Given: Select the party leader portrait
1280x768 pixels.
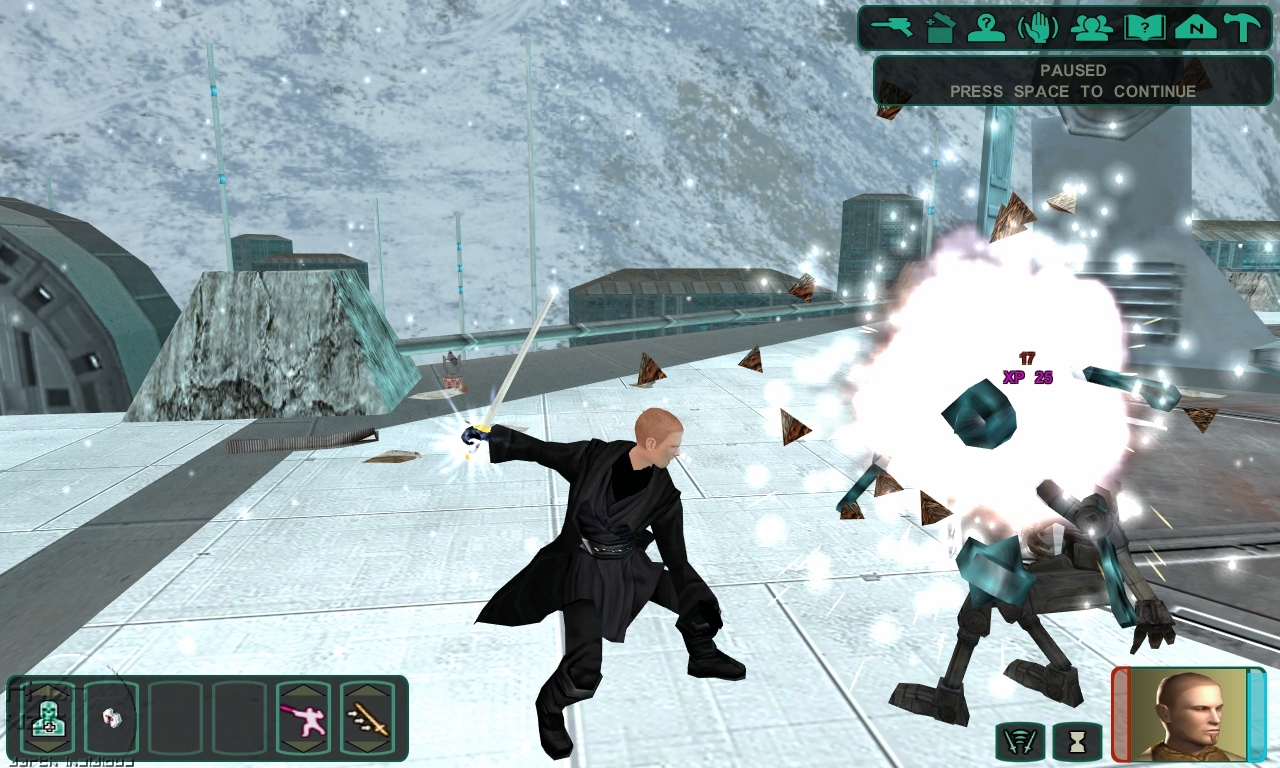Looking at the screenshot, I should 1189,714.
